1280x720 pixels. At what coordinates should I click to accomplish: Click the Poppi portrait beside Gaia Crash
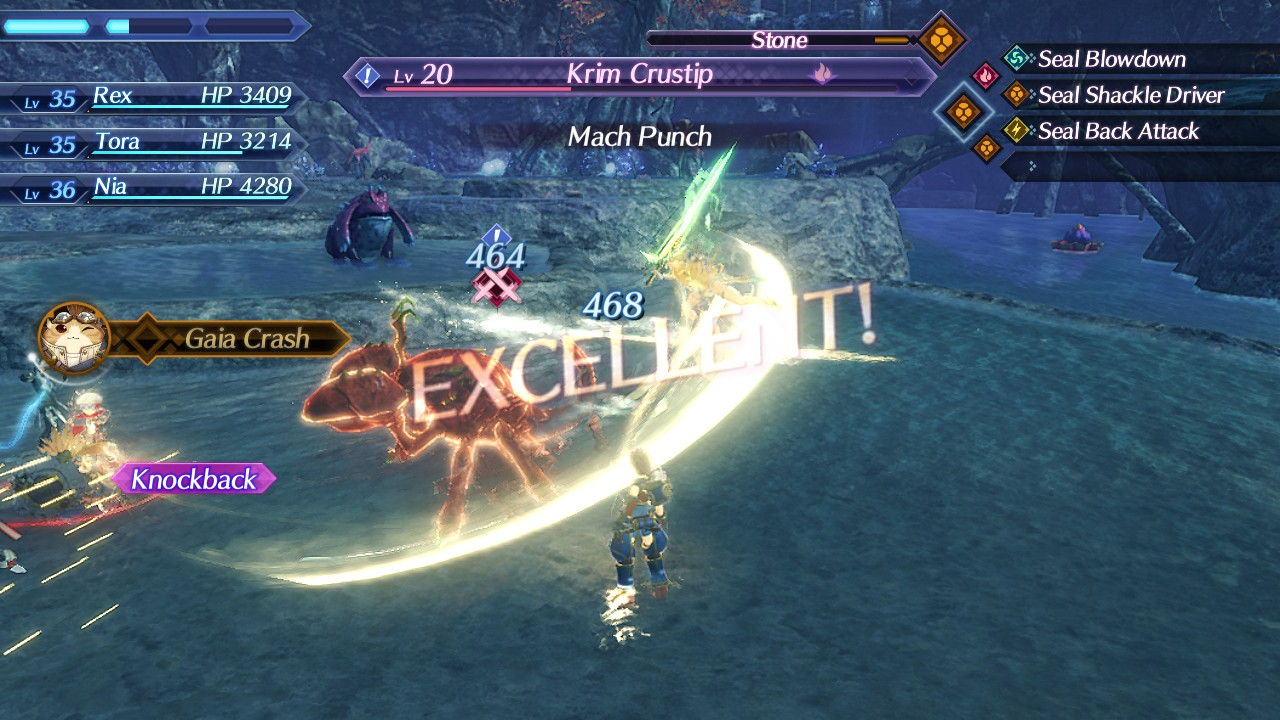[73, 338]
